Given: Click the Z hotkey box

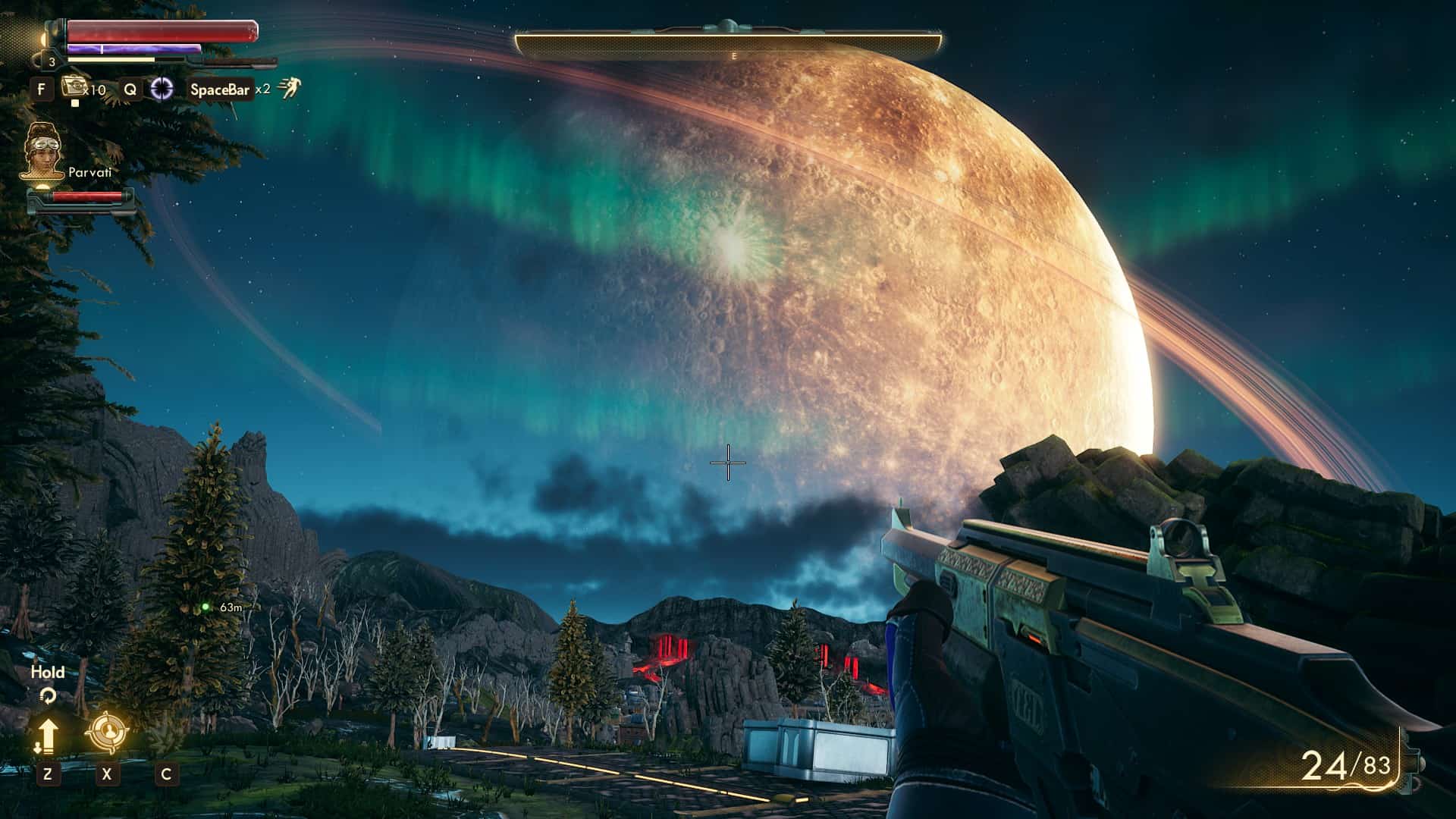Looking at the screenshot, I should (x=48, y=774).
